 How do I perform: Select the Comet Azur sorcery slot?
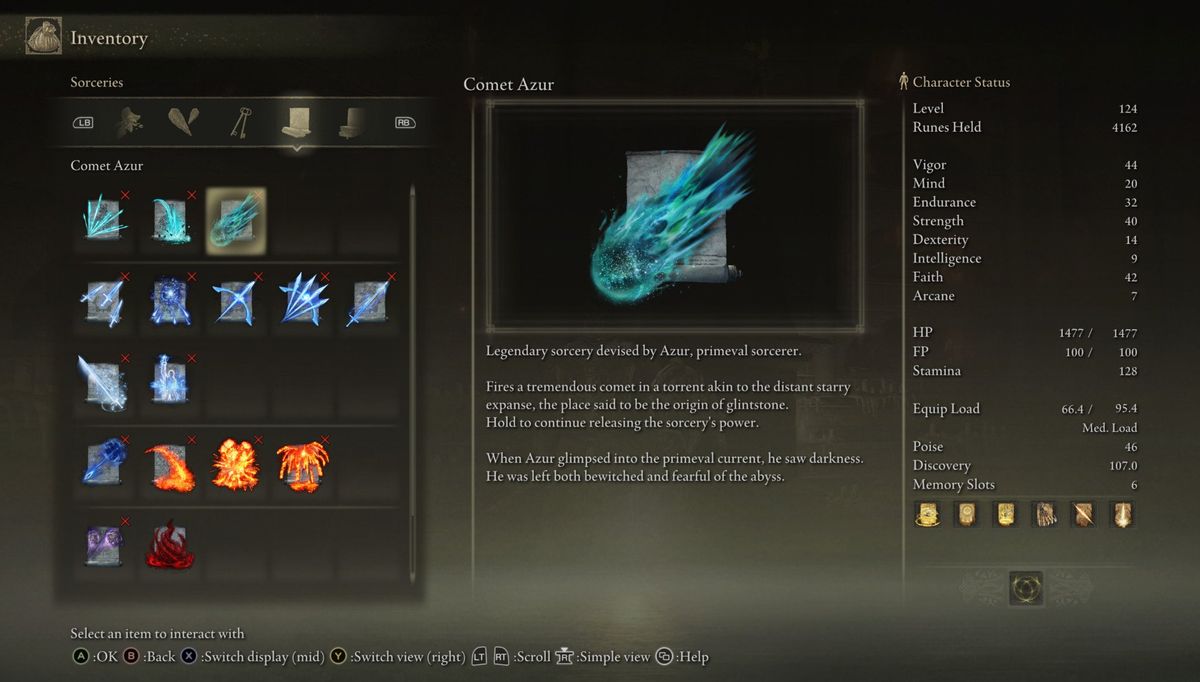tap(236, 220)
